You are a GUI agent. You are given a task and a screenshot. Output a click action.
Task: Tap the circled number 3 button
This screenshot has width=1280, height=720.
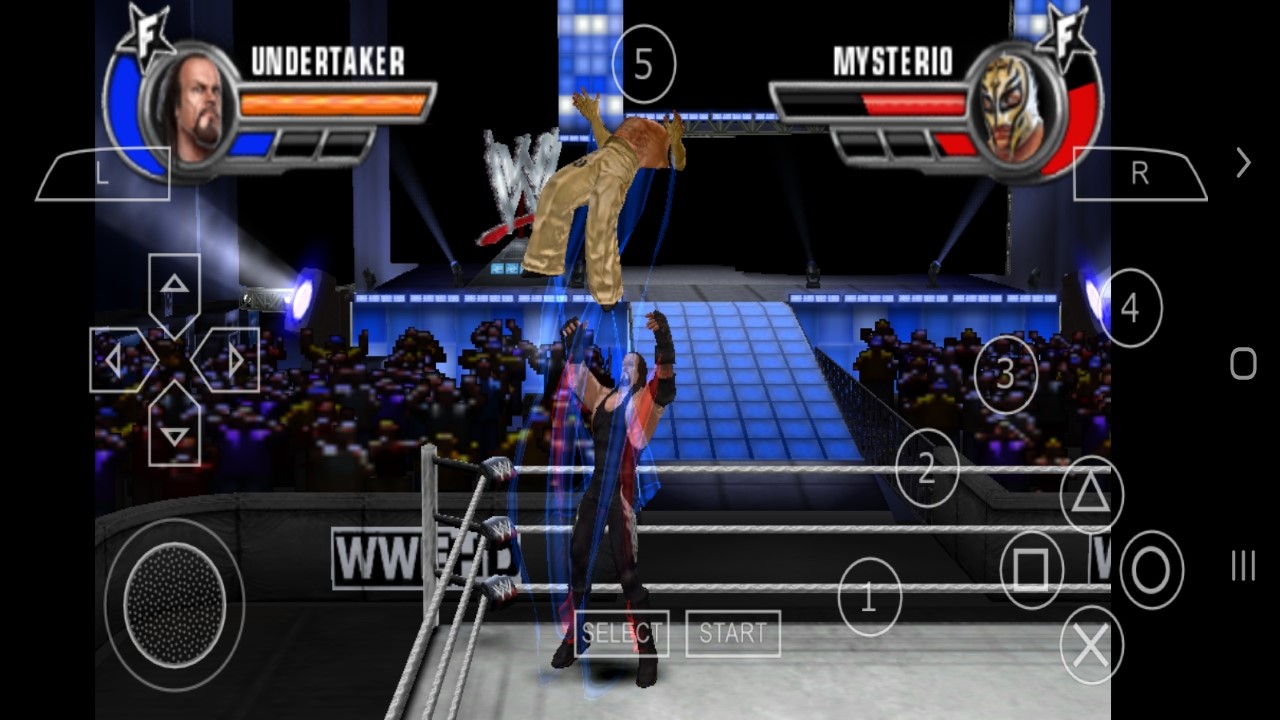pos(1006,374)
